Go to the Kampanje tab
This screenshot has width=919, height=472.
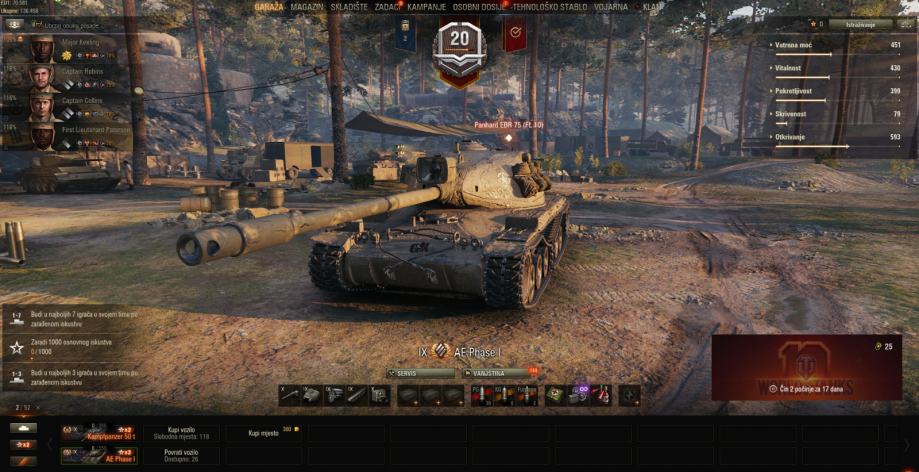pyautogui.click(x=426, y=6)
